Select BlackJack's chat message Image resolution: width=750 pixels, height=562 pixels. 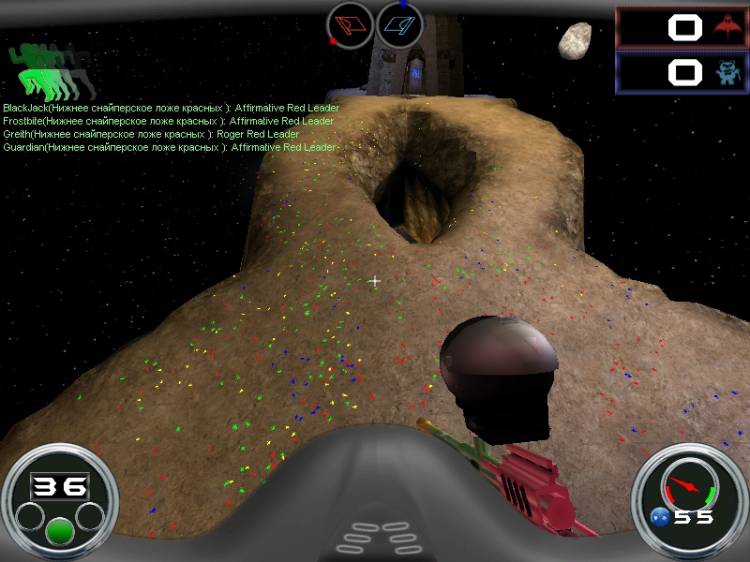click(x=171, y=108)
